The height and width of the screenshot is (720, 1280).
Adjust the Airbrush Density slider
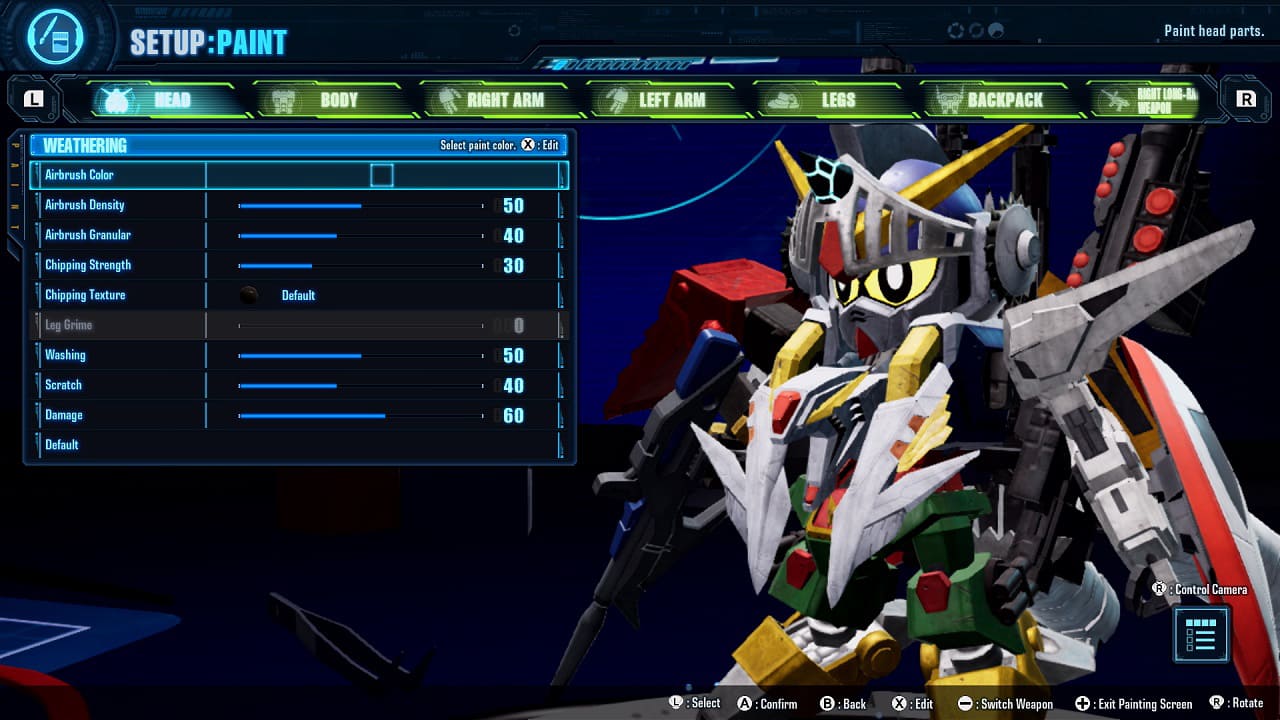coord(360,205)
